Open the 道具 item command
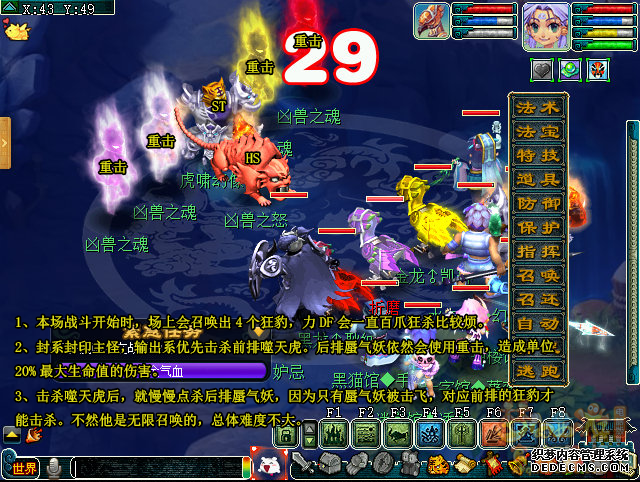The image size is (640, 482). (x=539, y=180)
